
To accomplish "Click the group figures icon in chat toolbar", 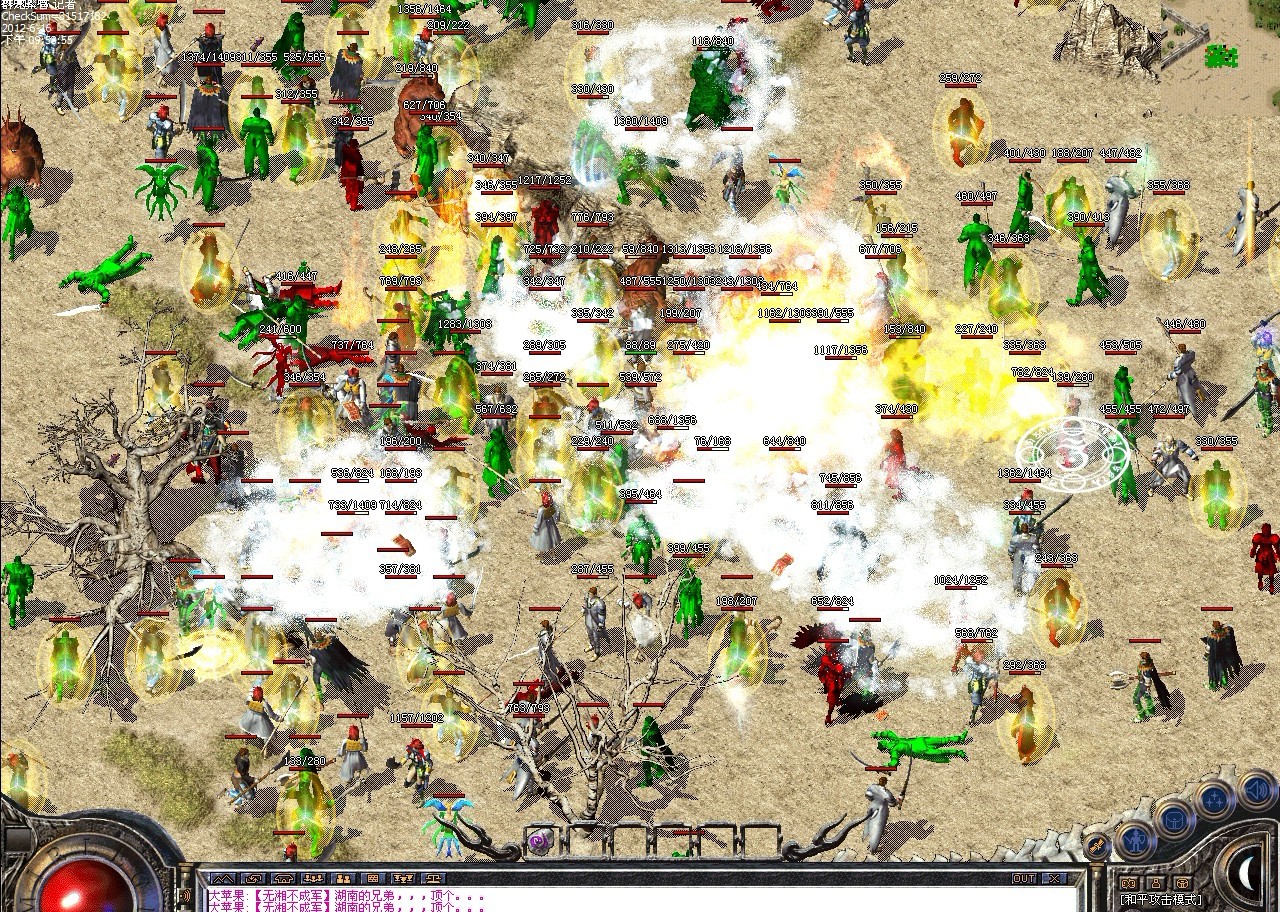I will 313,878.
